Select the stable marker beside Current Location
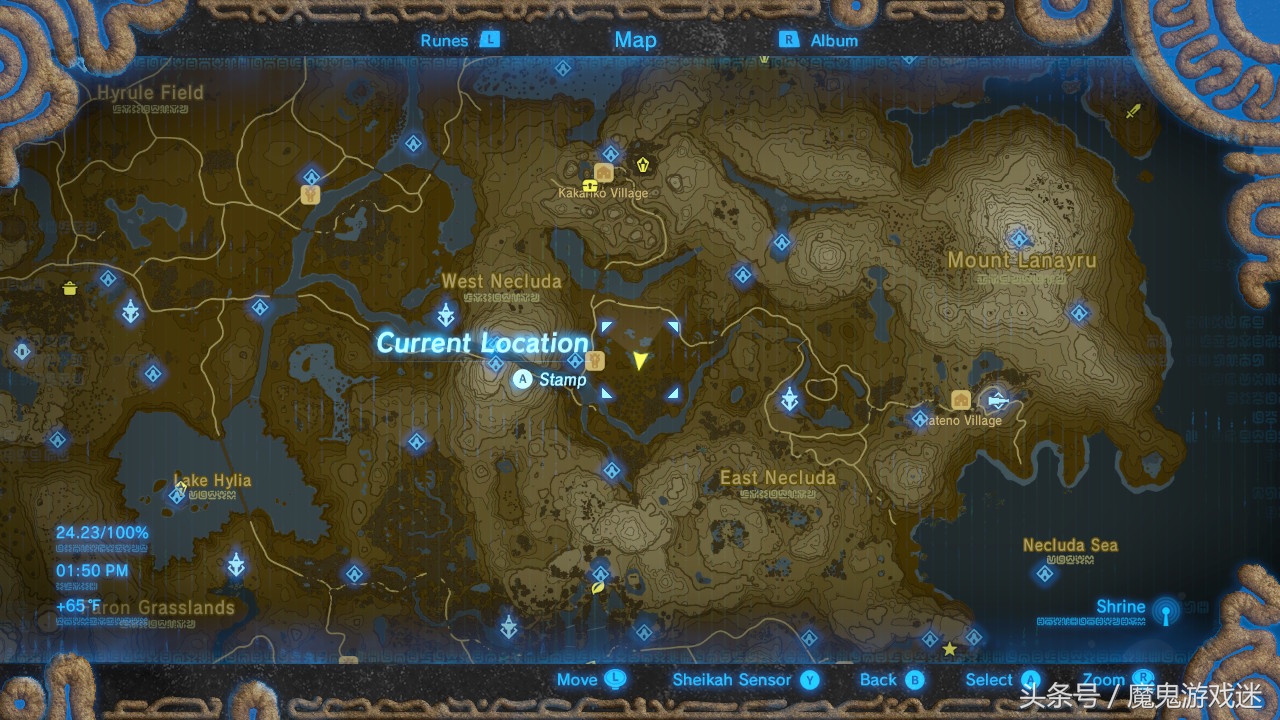Viewport: 1280px width, 720px height. pyautogui.click(x=597, y=360)
